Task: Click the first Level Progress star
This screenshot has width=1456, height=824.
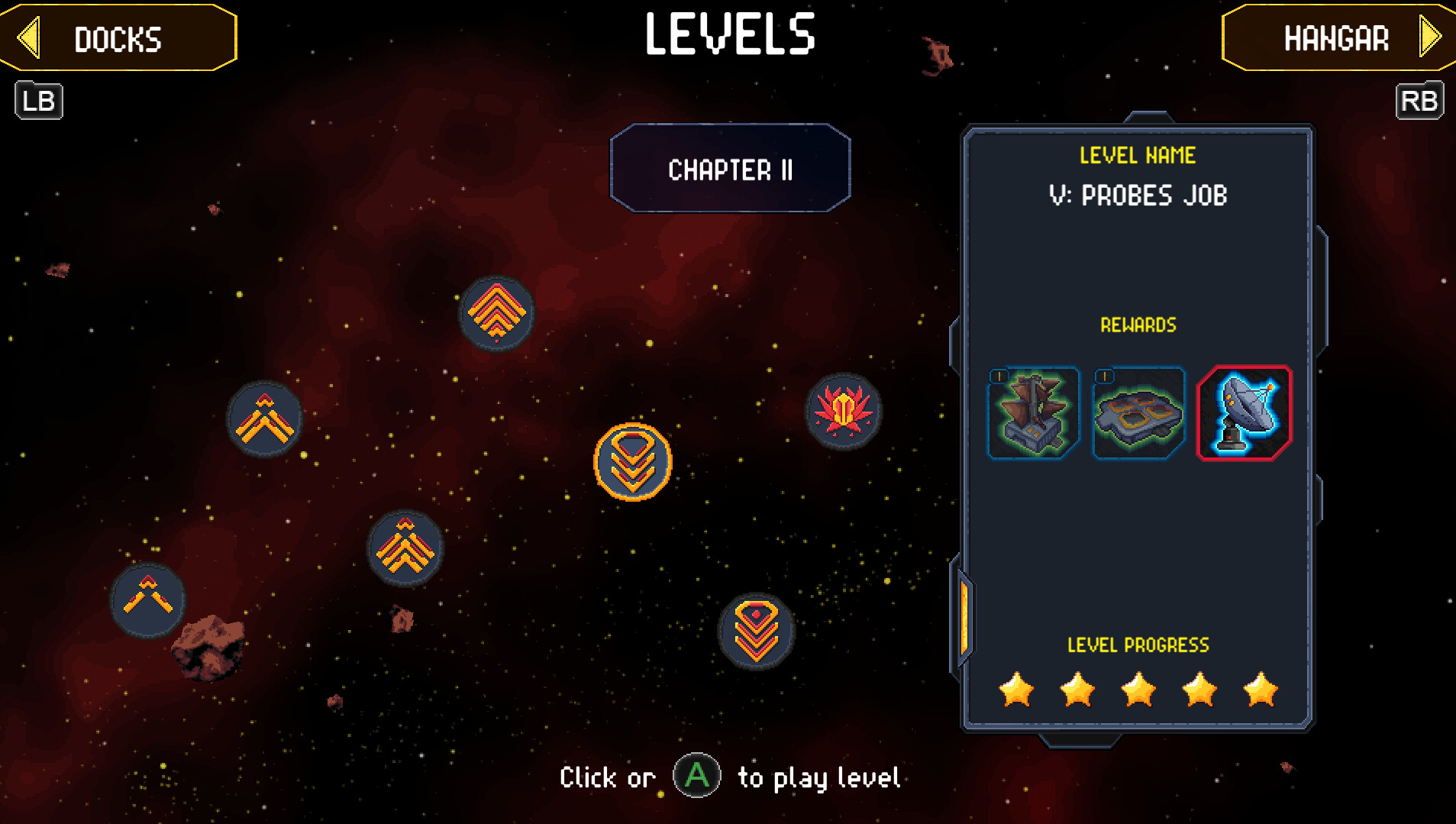Action: point(1015,690)
